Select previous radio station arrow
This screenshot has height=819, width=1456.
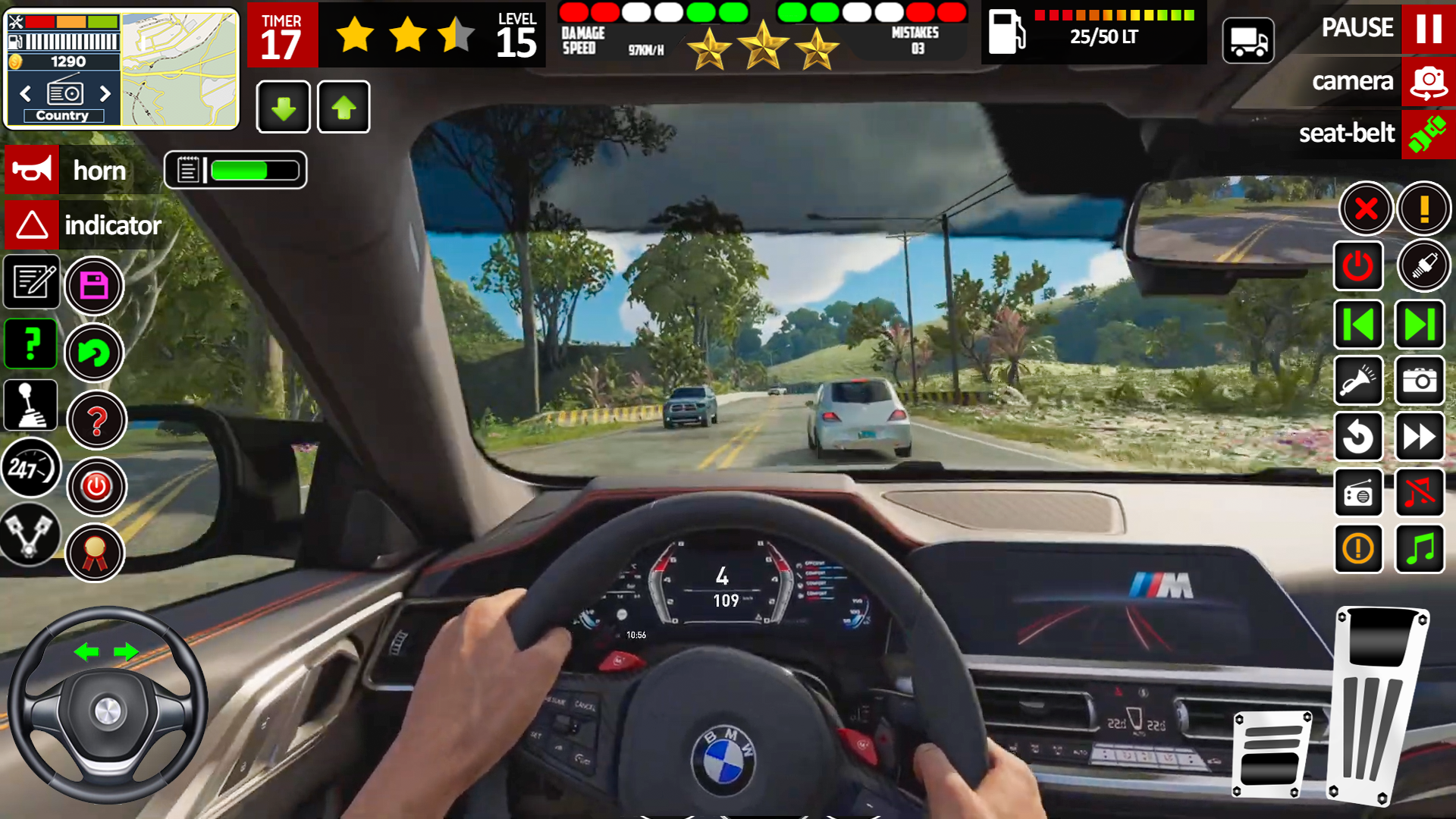pyautogui.click(x=26, y=93)
